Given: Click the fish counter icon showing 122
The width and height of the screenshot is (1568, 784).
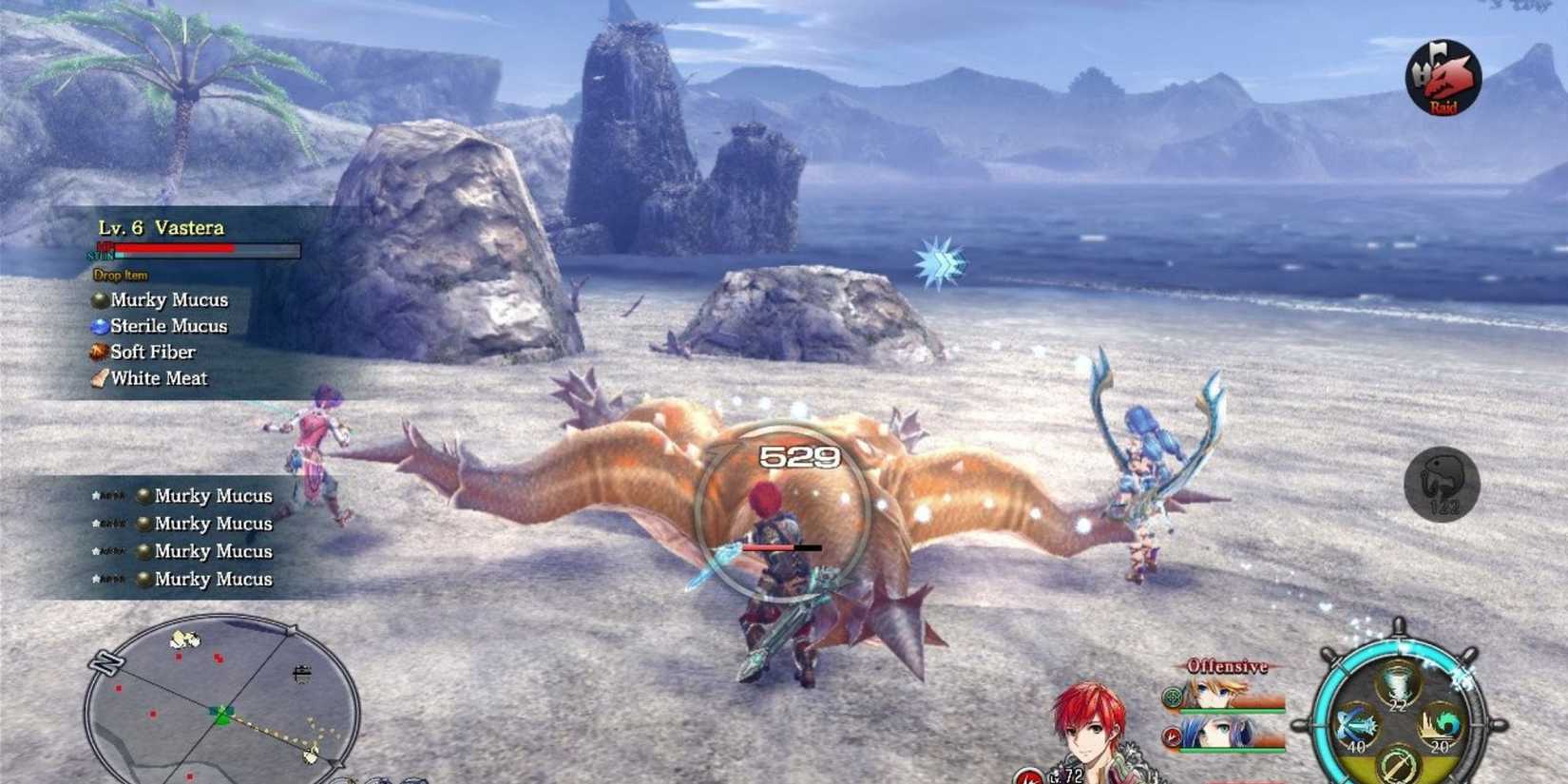Looking at the screenshot, I should (x=1441, y=485).
